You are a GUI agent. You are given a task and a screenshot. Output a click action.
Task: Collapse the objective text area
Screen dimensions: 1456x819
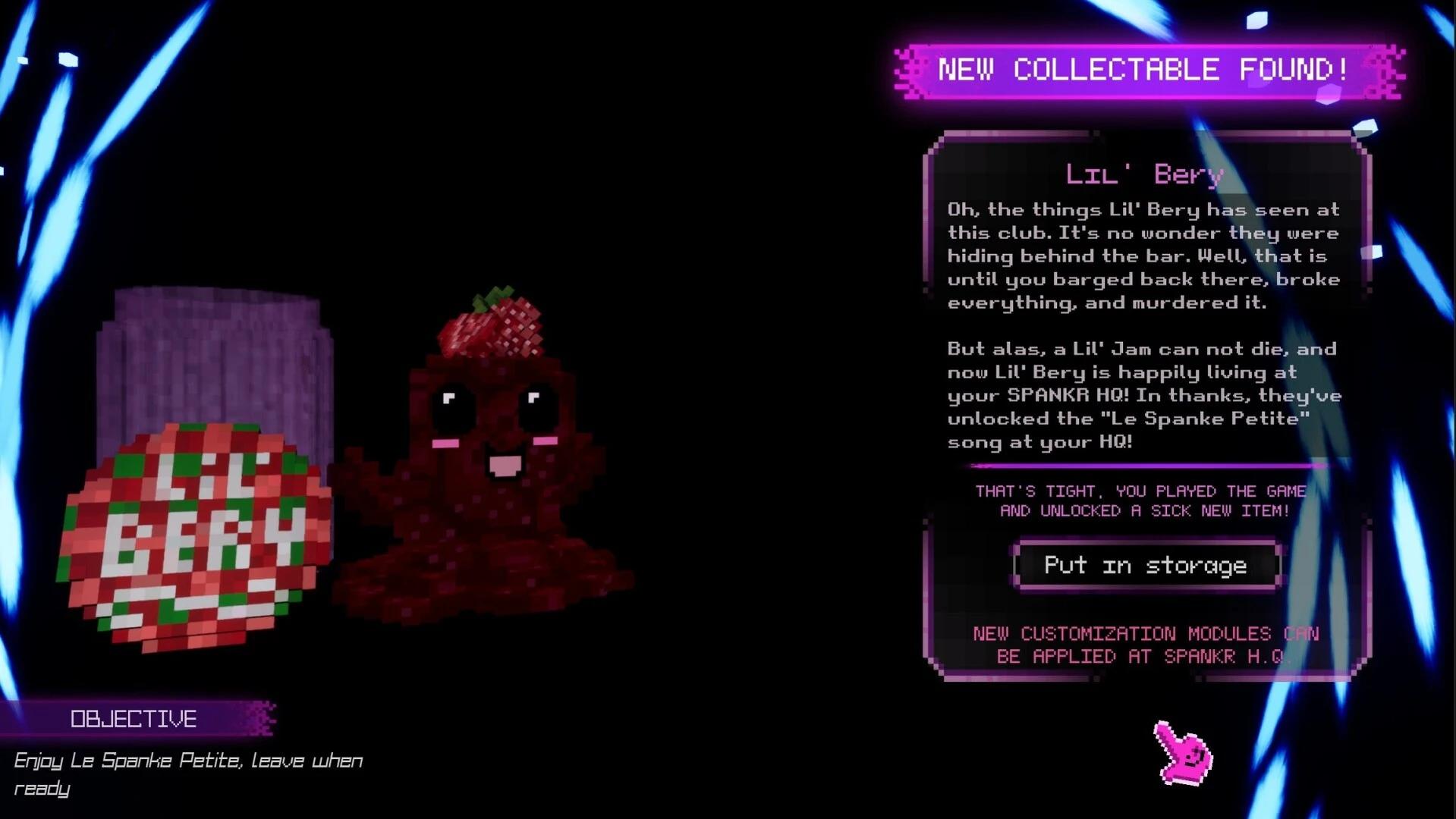tap(190, 773)
